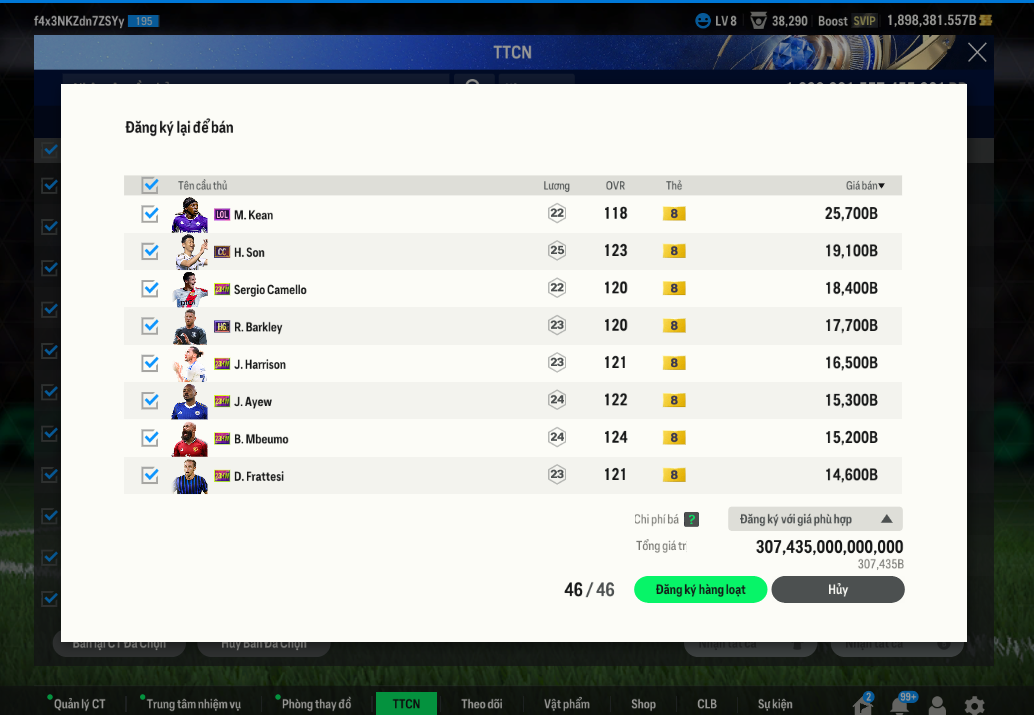Open the Đăng ký với giá phù hợp dropdown

[x=815, y=519]
